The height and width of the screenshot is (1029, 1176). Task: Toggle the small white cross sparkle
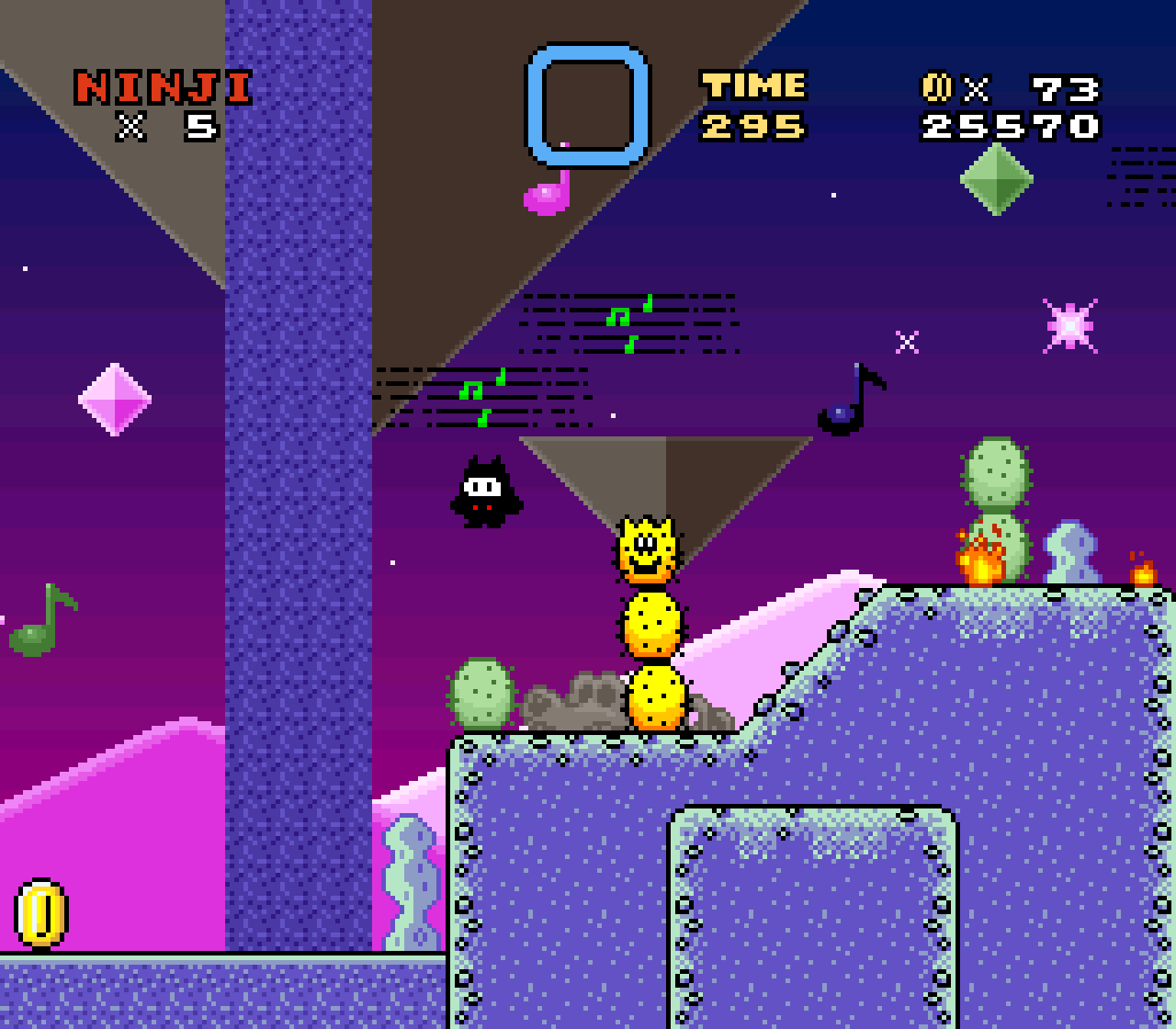[906, 343]
